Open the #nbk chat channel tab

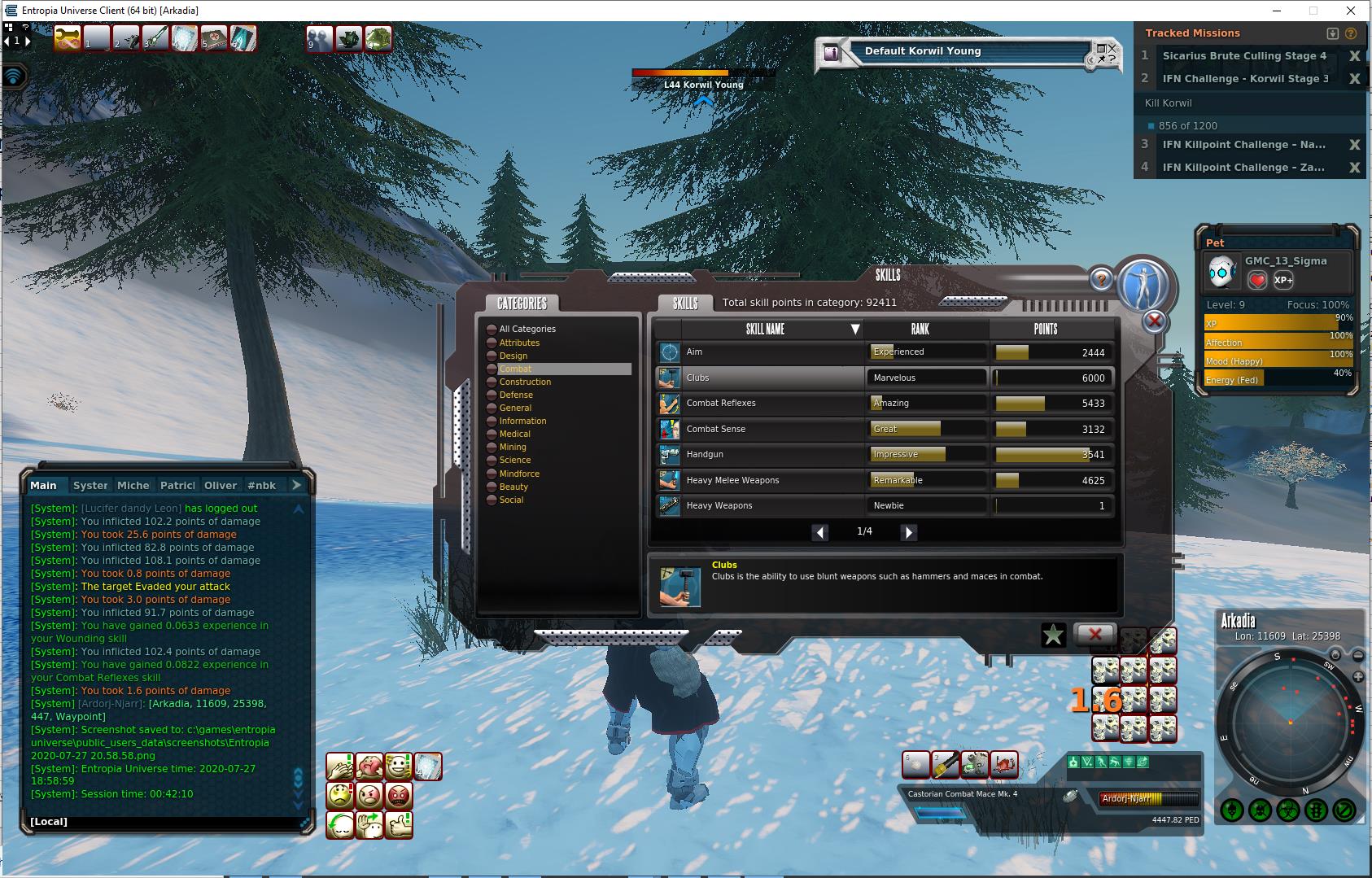click(x=261, y=485)
